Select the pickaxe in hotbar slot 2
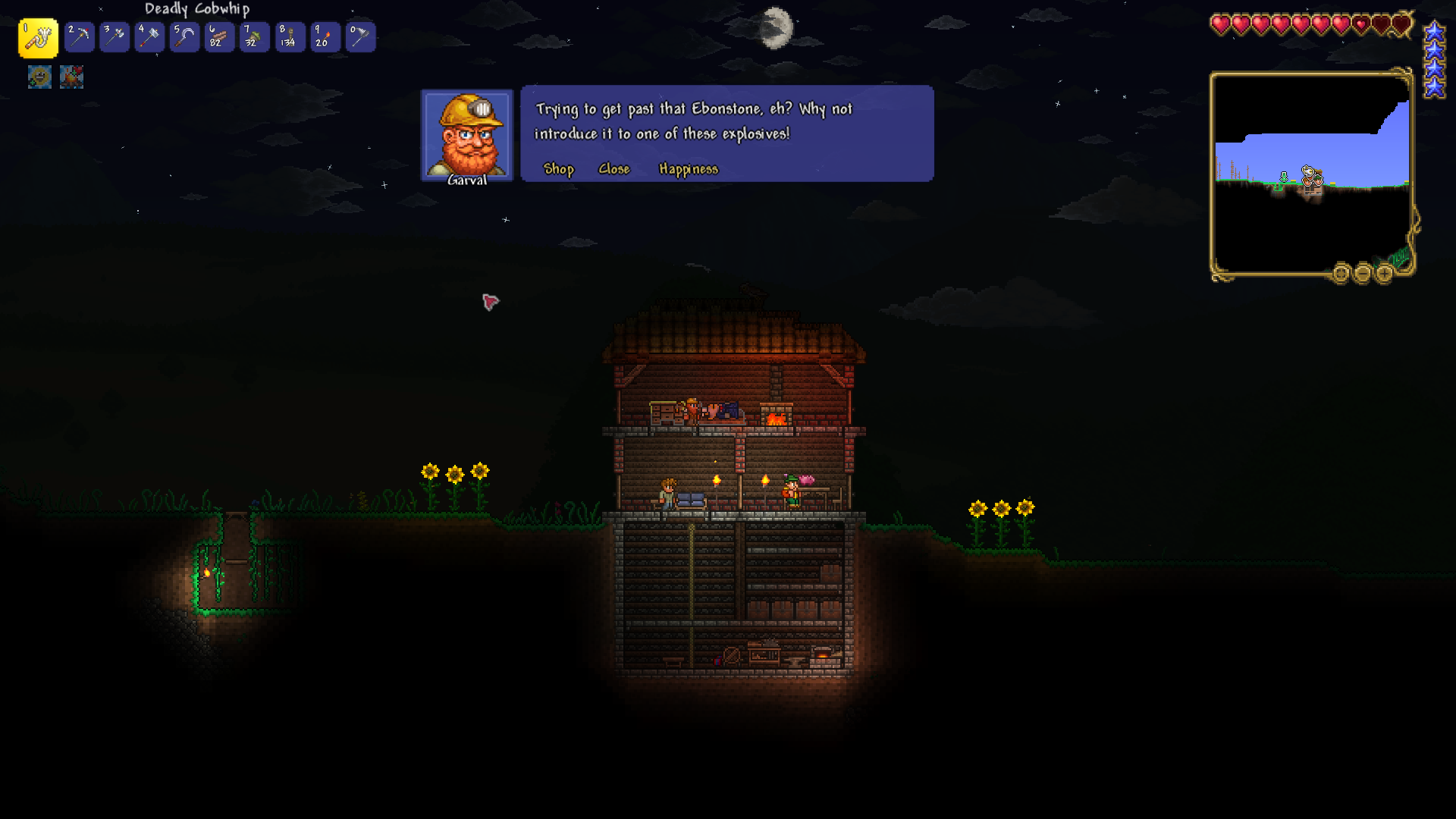Image resolution: width=1456 pixels, height=819 pixels. pos(79,37)
